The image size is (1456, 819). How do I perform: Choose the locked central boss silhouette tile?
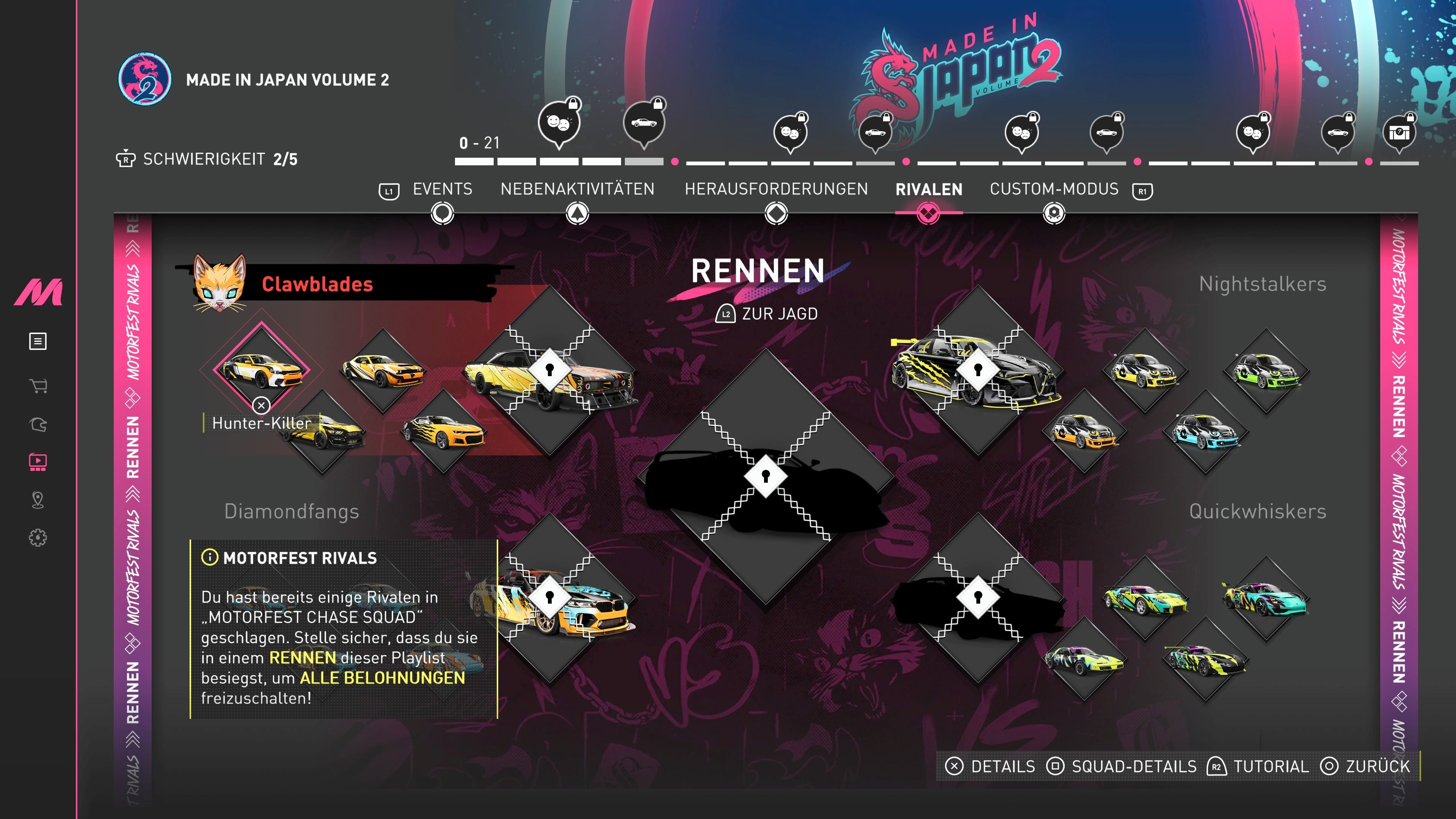(x=765, y=476)
